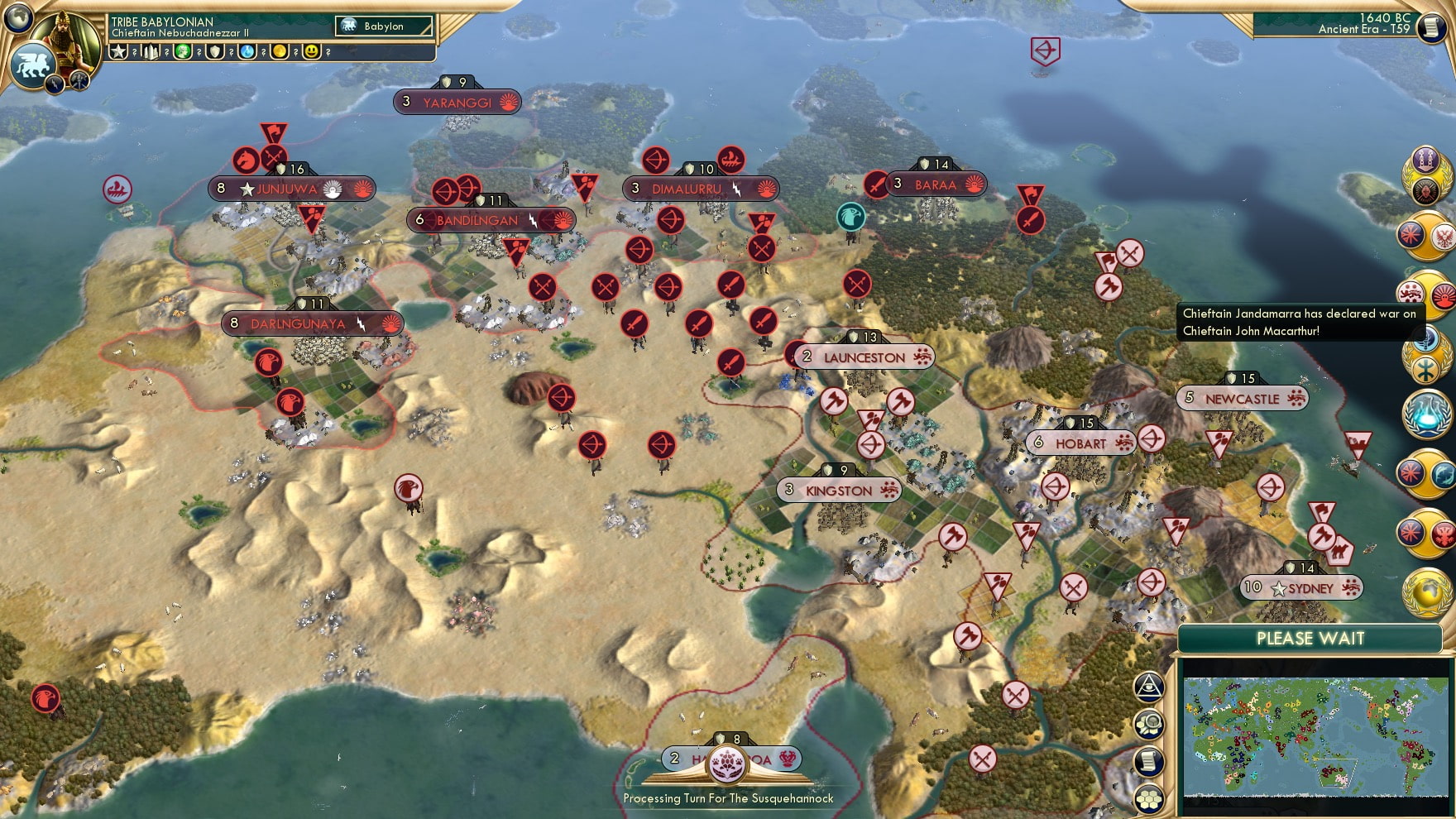The height and width of the screenshot is (819, 1456).
Task: Expand the '?' indicator beside the happiness icon
Action: [x=328, y=51]
